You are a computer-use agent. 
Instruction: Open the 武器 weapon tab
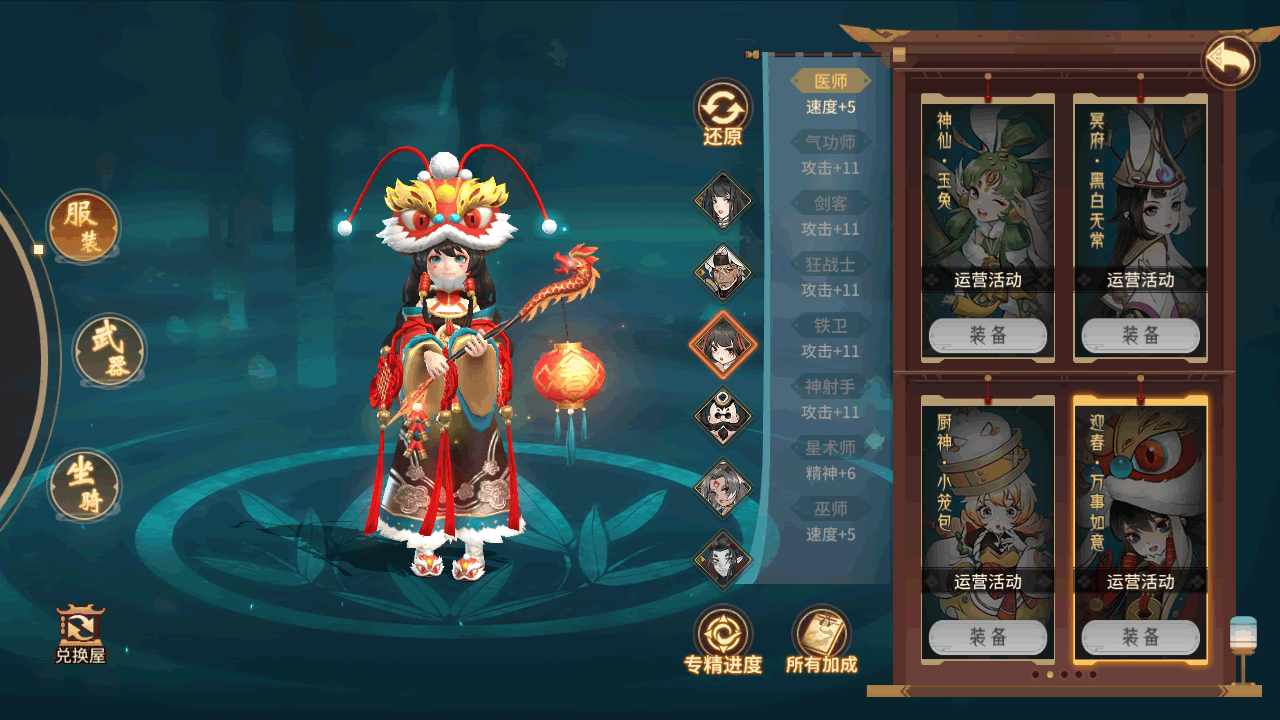pyautogui.click(x=110, y=351)
